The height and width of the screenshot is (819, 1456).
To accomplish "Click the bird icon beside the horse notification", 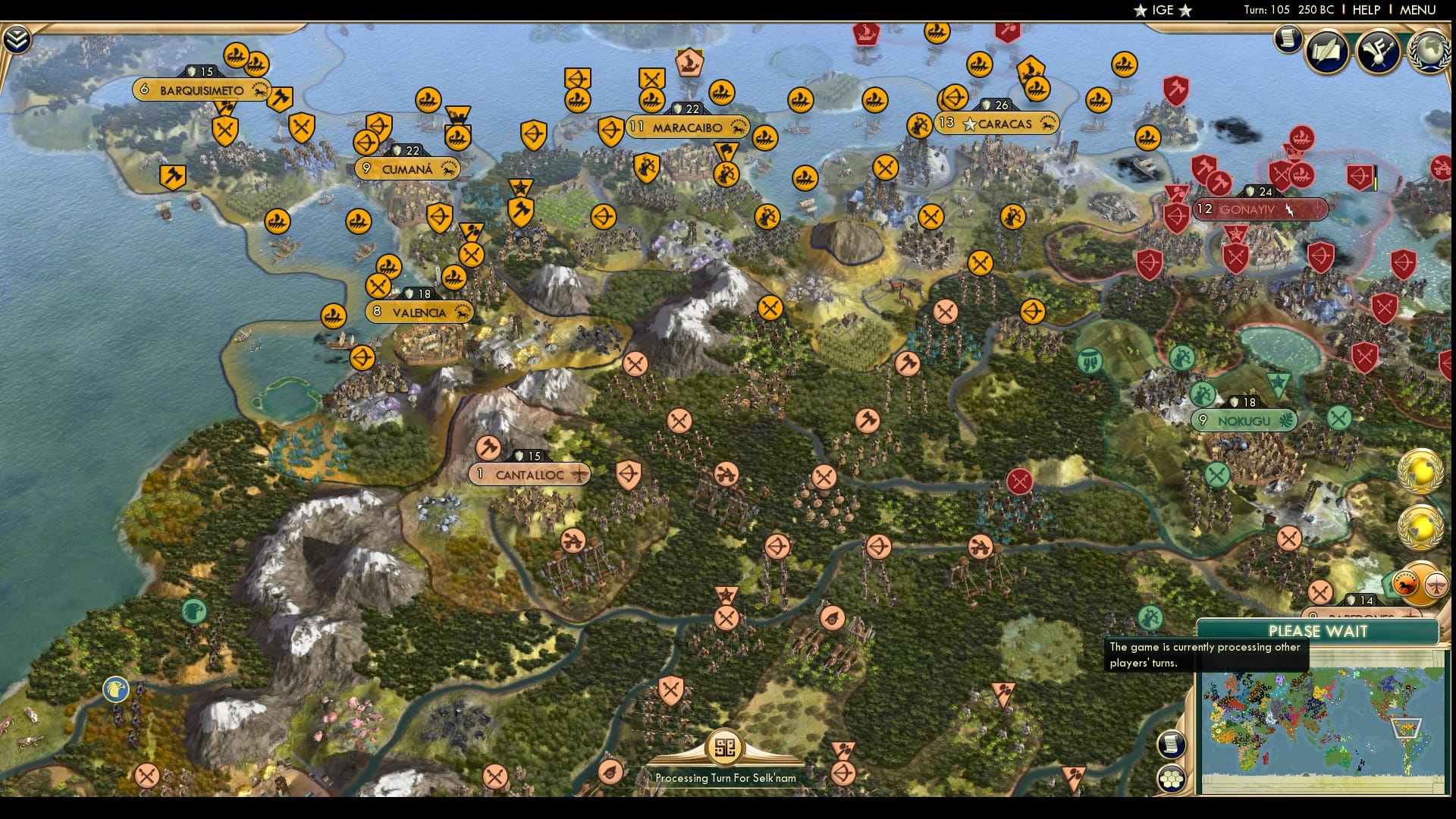I will click(1436, 586).
